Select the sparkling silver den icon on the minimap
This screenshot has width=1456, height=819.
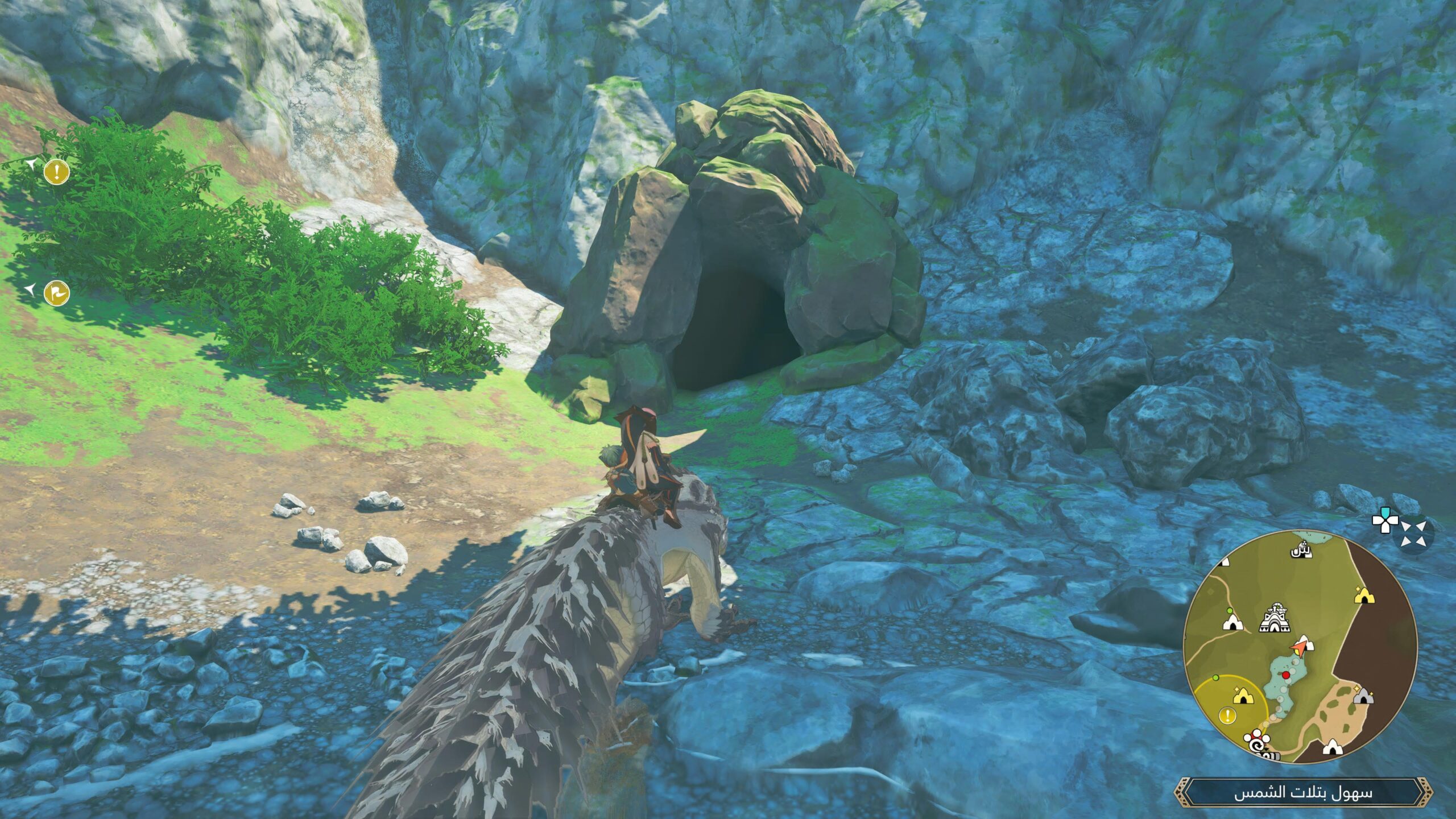point(1363,698)
